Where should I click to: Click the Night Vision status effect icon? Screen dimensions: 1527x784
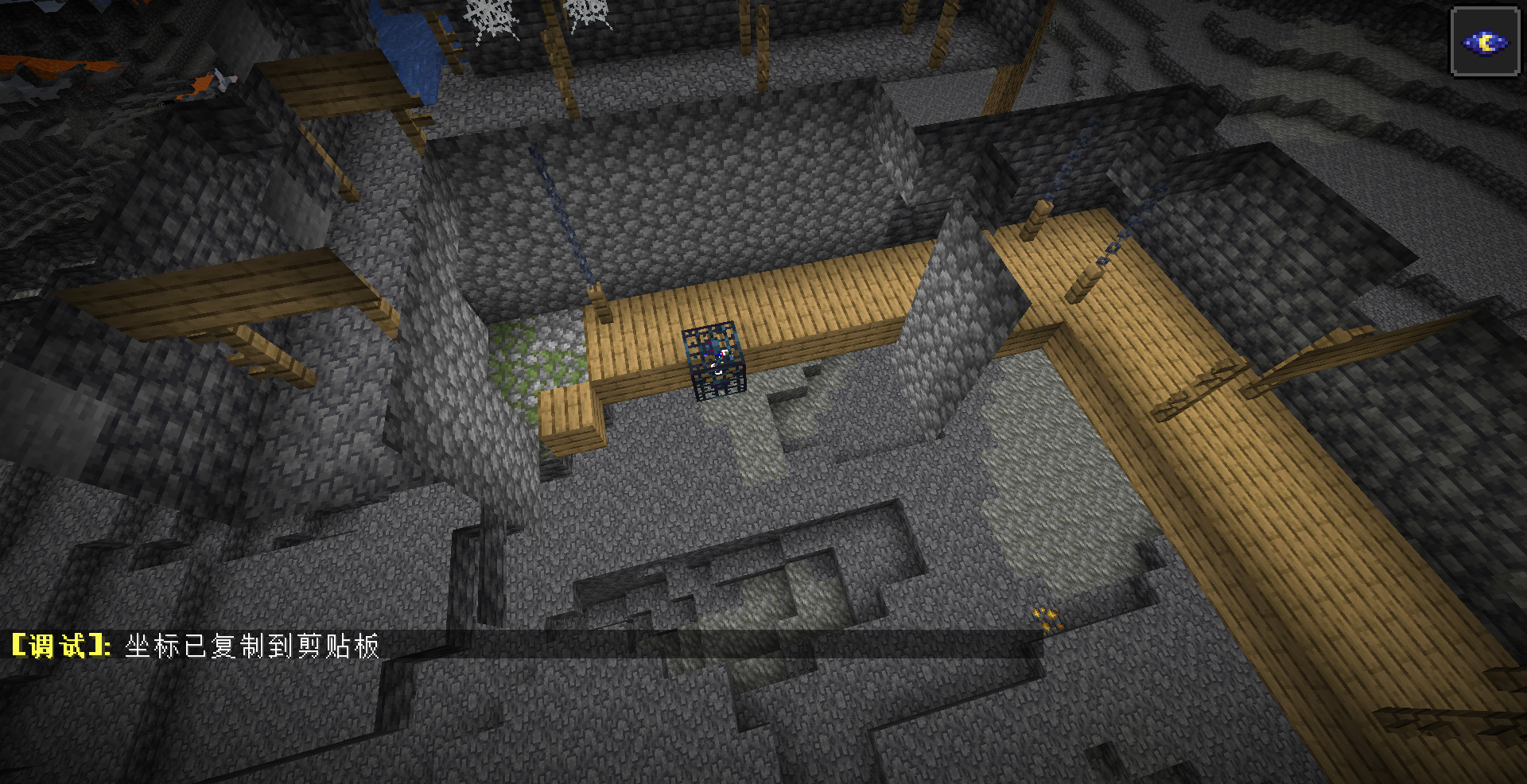coord(1485,42)
